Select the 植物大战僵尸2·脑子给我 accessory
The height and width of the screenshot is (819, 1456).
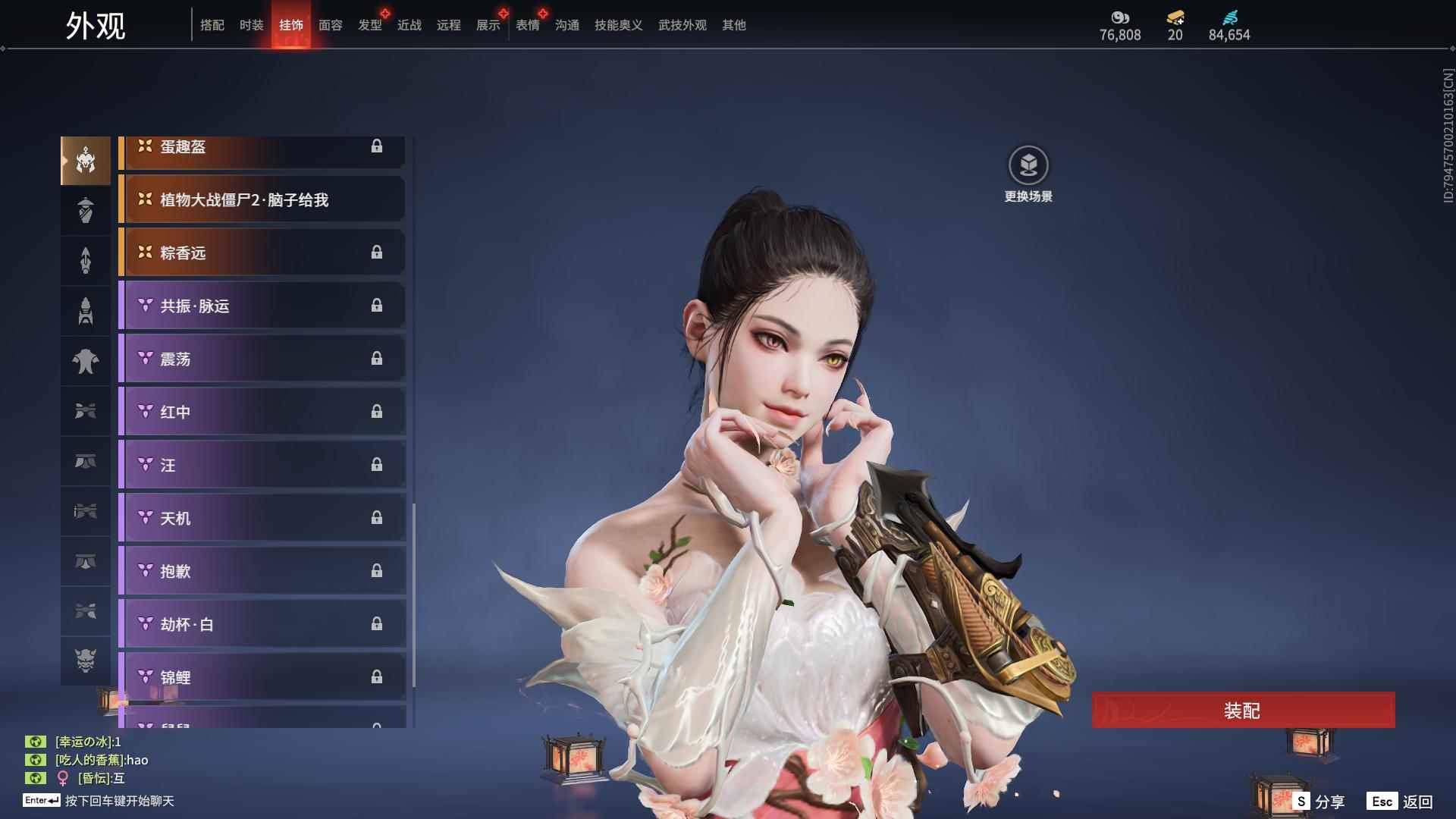tap(262, 199)
